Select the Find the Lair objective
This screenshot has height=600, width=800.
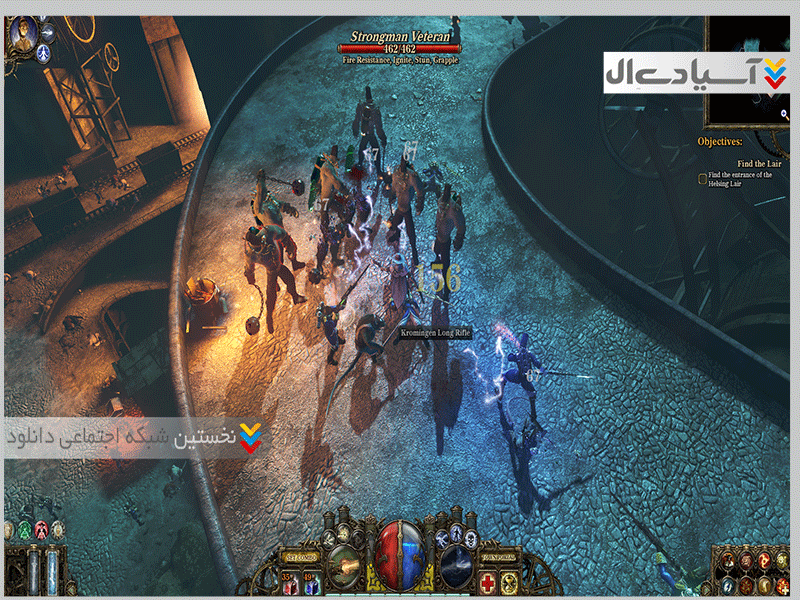coord(759,163)
